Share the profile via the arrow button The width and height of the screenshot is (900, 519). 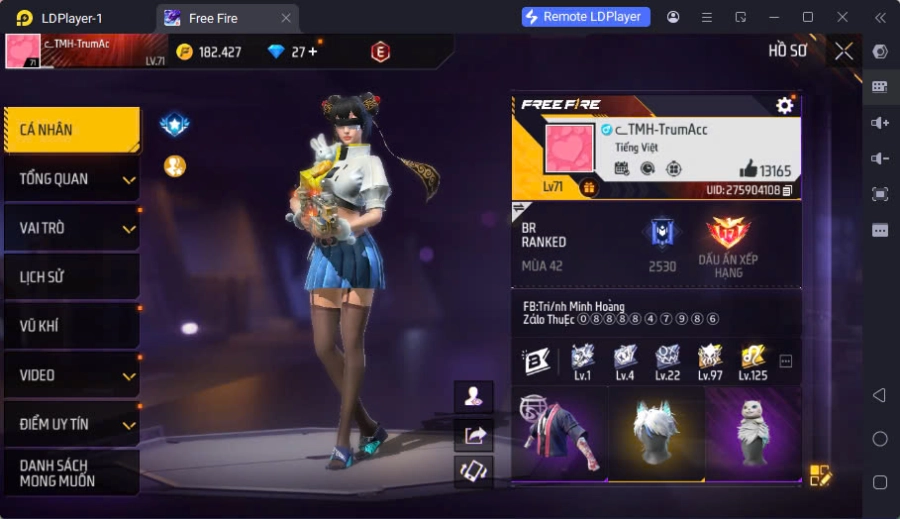[474, 434]
